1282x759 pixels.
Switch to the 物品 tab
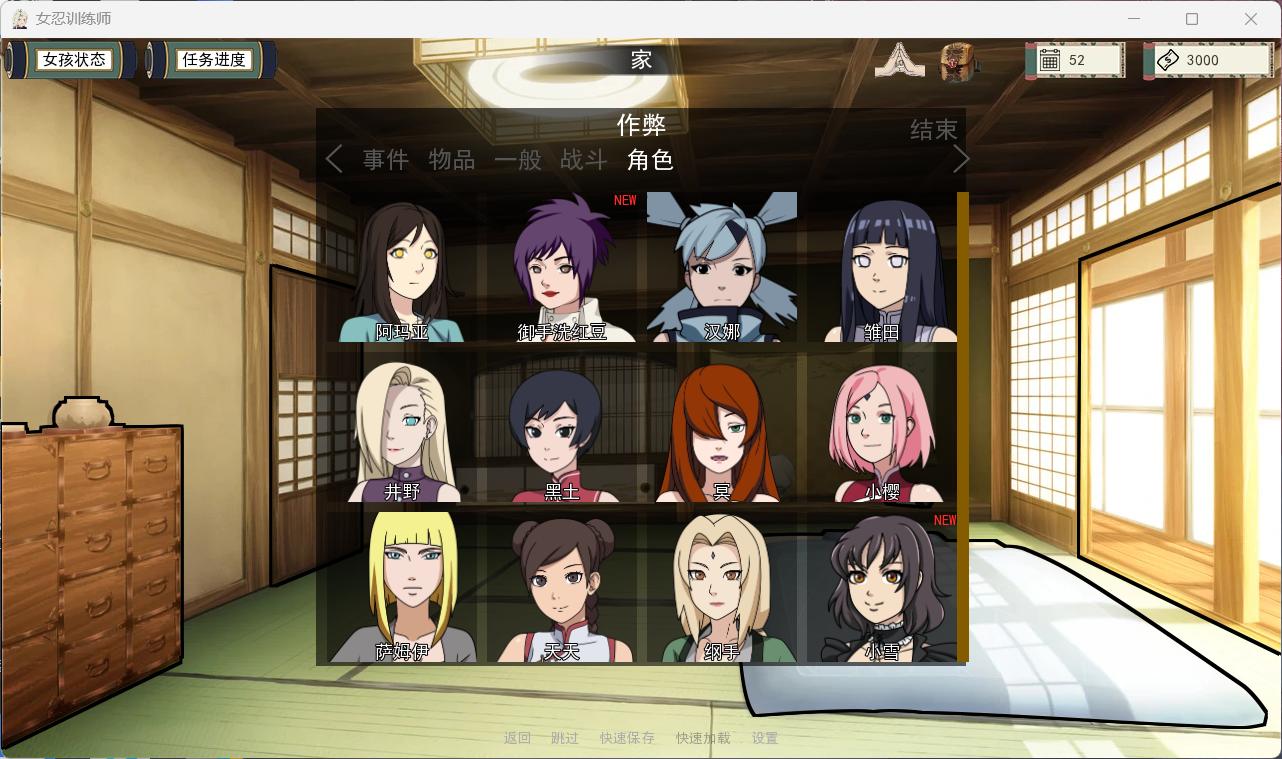tap(451, 160)
